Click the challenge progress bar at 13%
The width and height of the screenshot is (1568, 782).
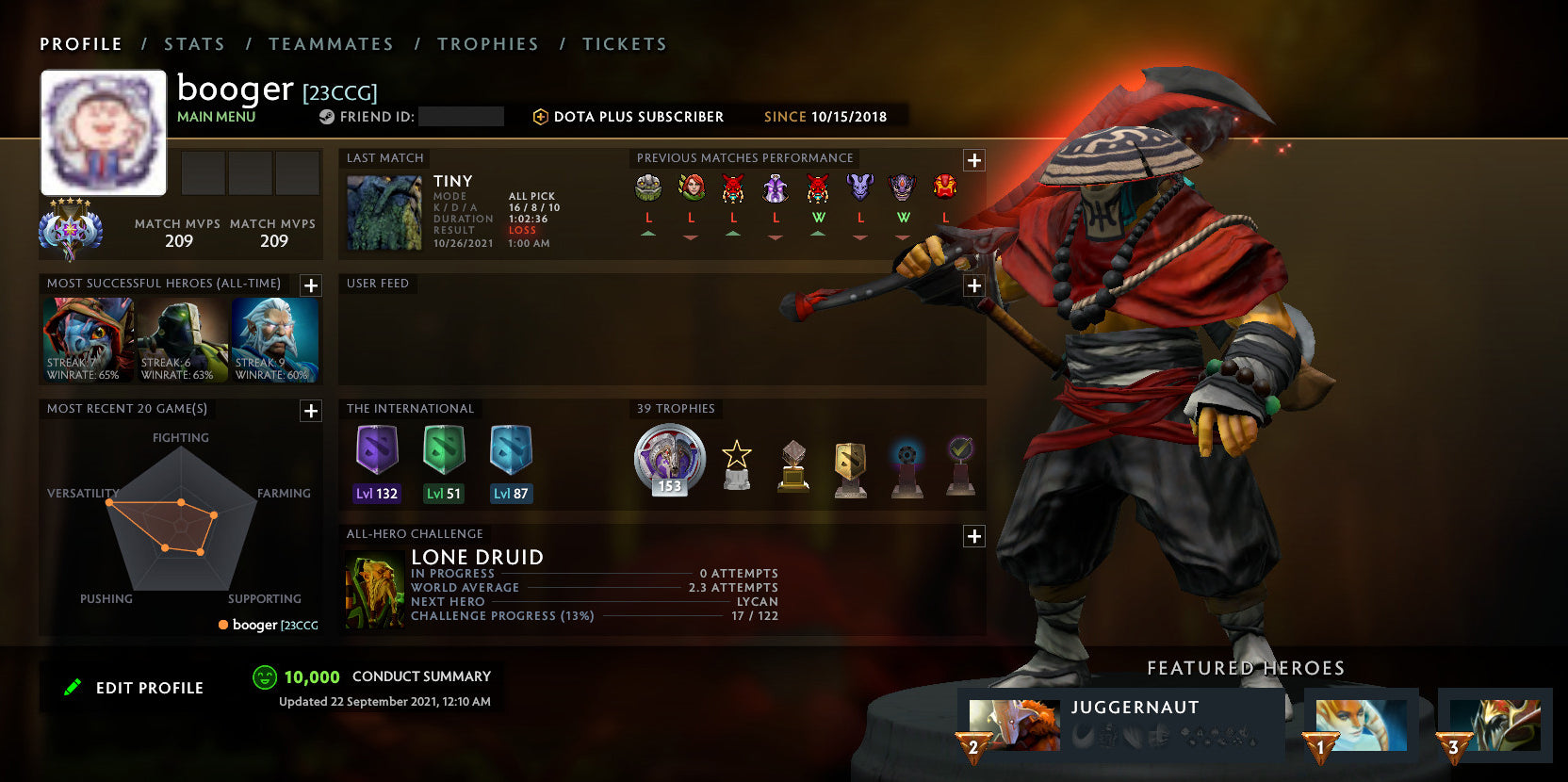click(660, 615)
